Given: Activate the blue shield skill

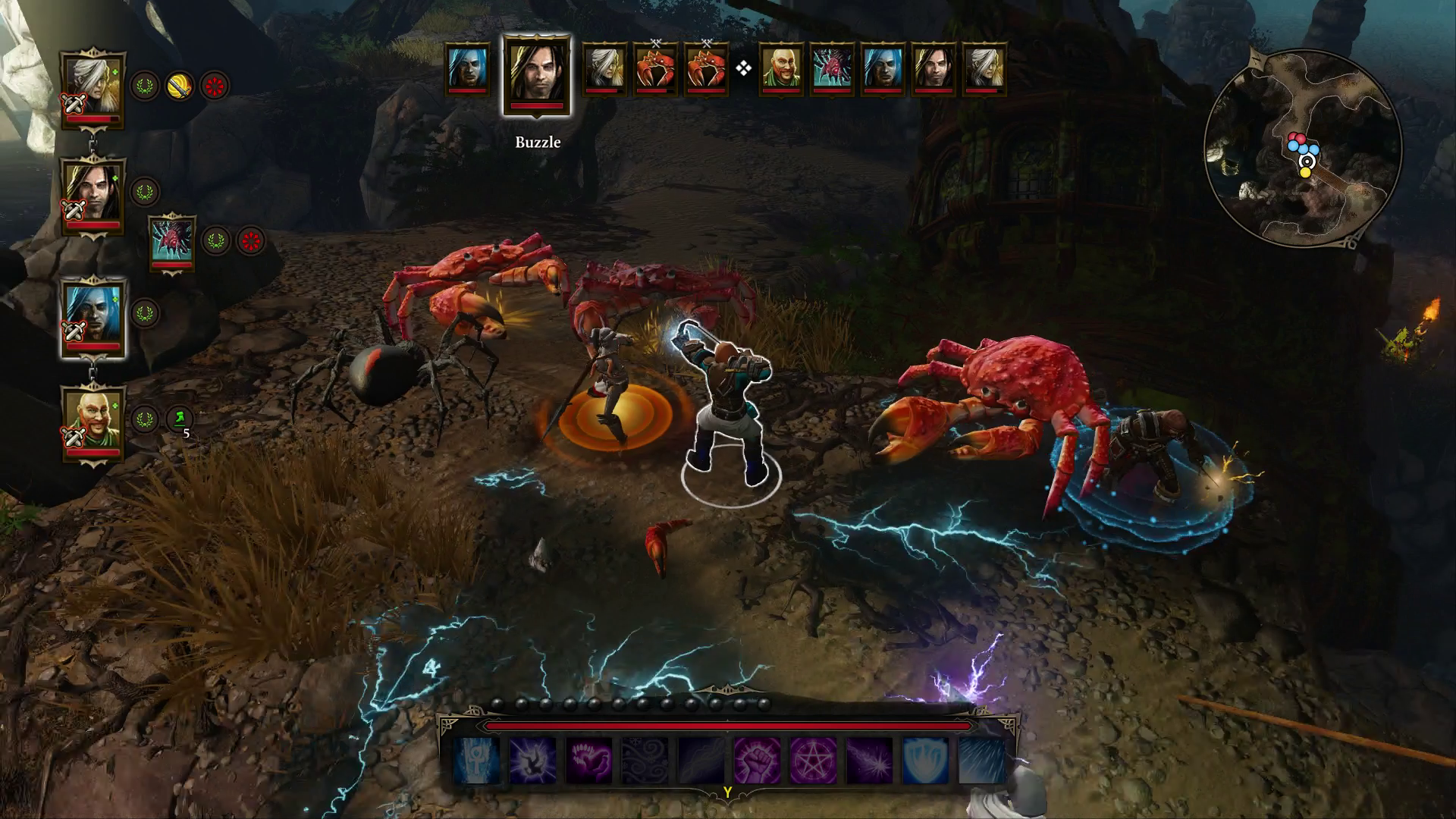Looking at the screenshot, I should click(x=925, y=761).
